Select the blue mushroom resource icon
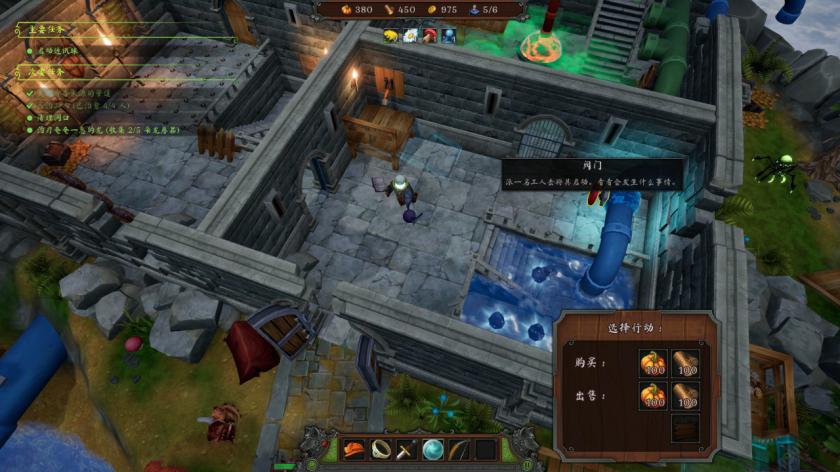The width and height of the screenshot is (840, 472). [x=448, y=36]
